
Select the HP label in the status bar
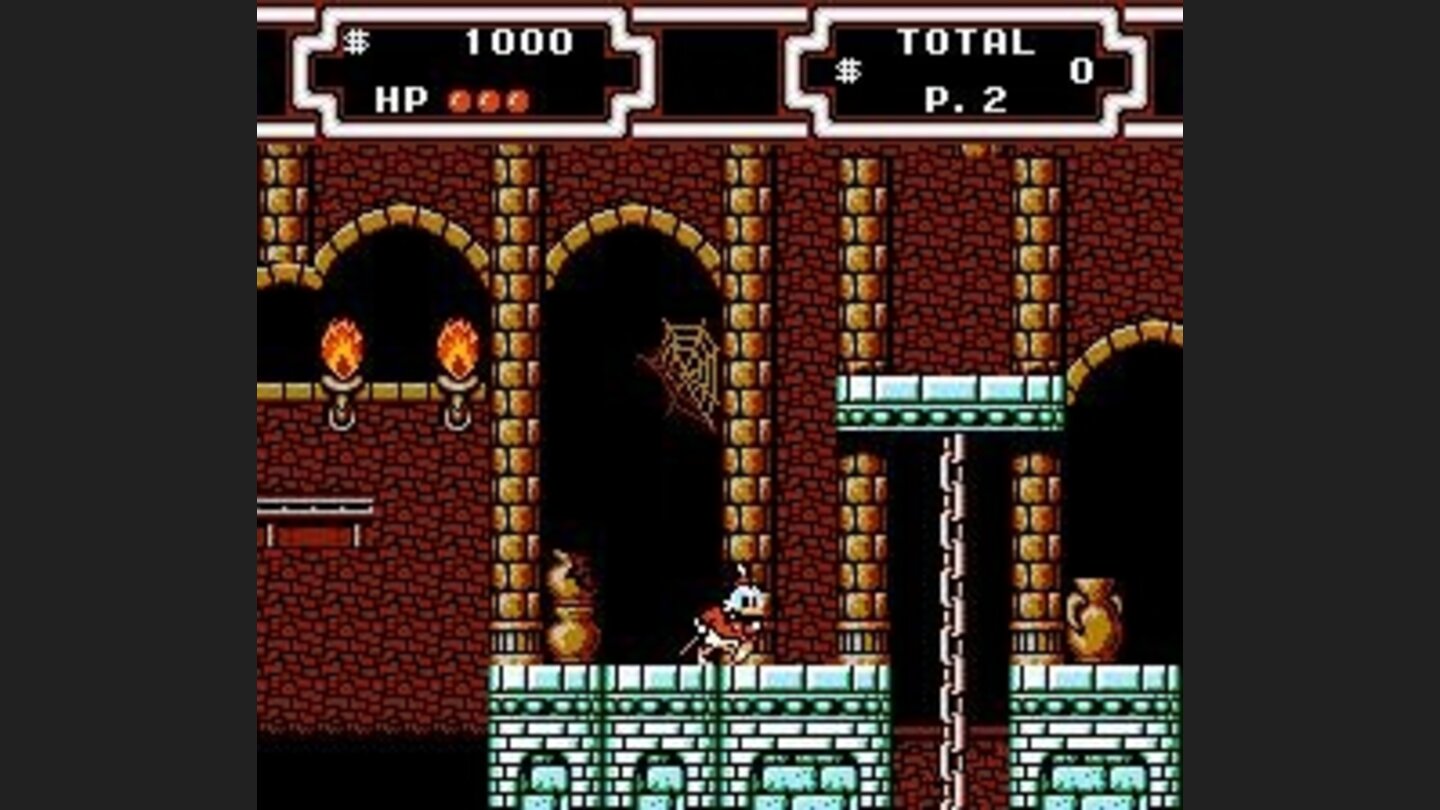click(x=401, y=100)
